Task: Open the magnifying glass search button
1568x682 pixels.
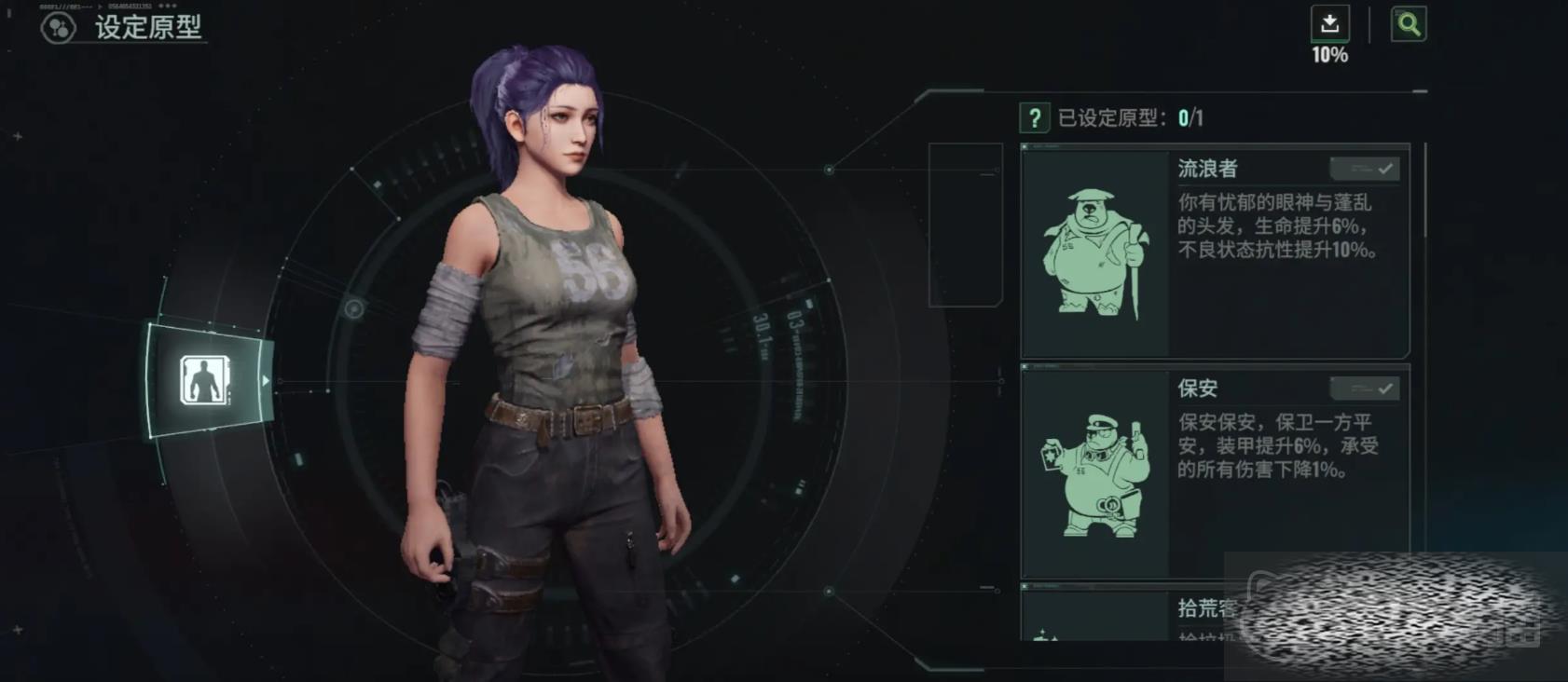Action: point(1408,24)
